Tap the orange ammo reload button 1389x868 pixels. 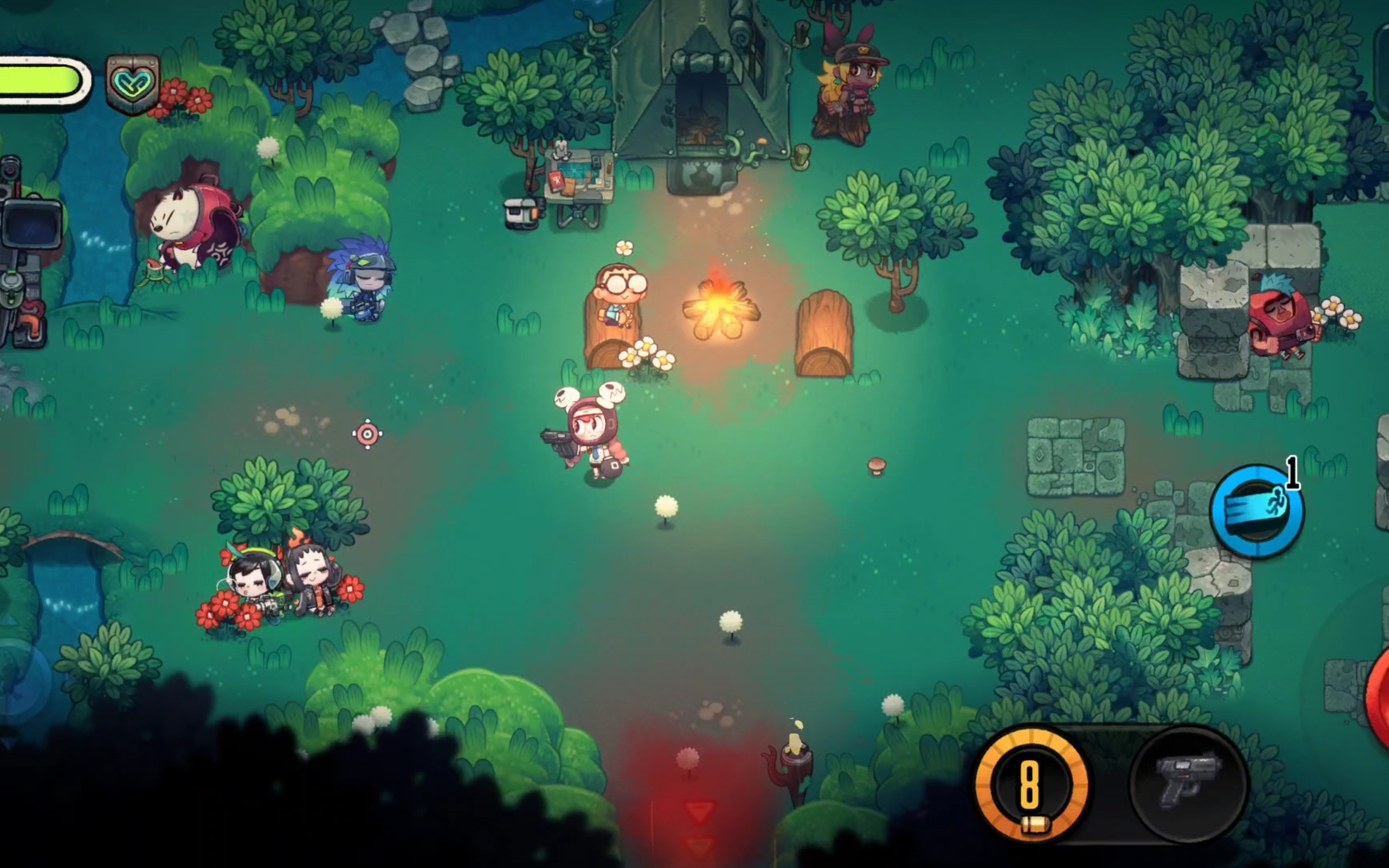pyautogui.click(x=1031, y=784)
